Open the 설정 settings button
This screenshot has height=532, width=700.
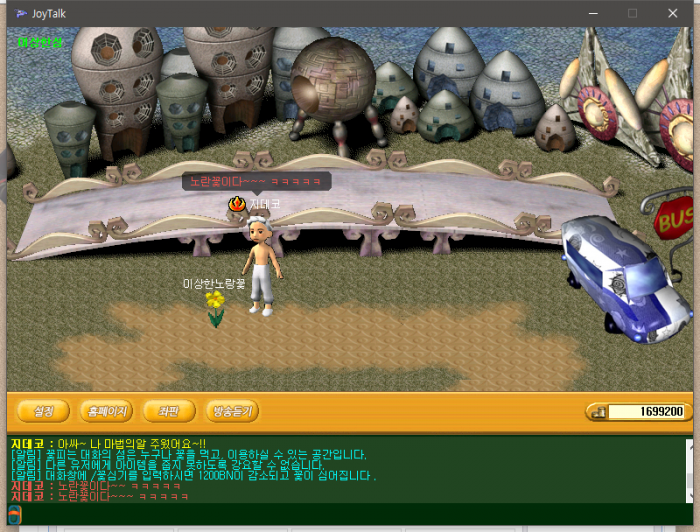click(x=43, y=410)
